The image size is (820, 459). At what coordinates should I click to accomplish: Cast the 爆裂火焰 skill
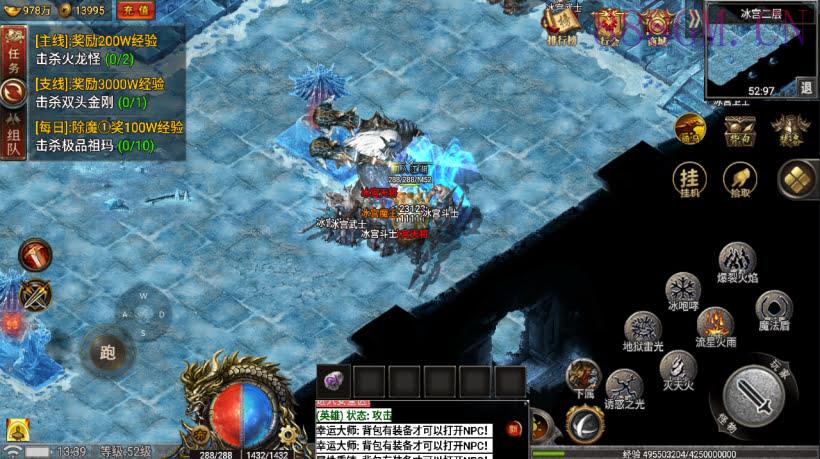coord(737,262)
